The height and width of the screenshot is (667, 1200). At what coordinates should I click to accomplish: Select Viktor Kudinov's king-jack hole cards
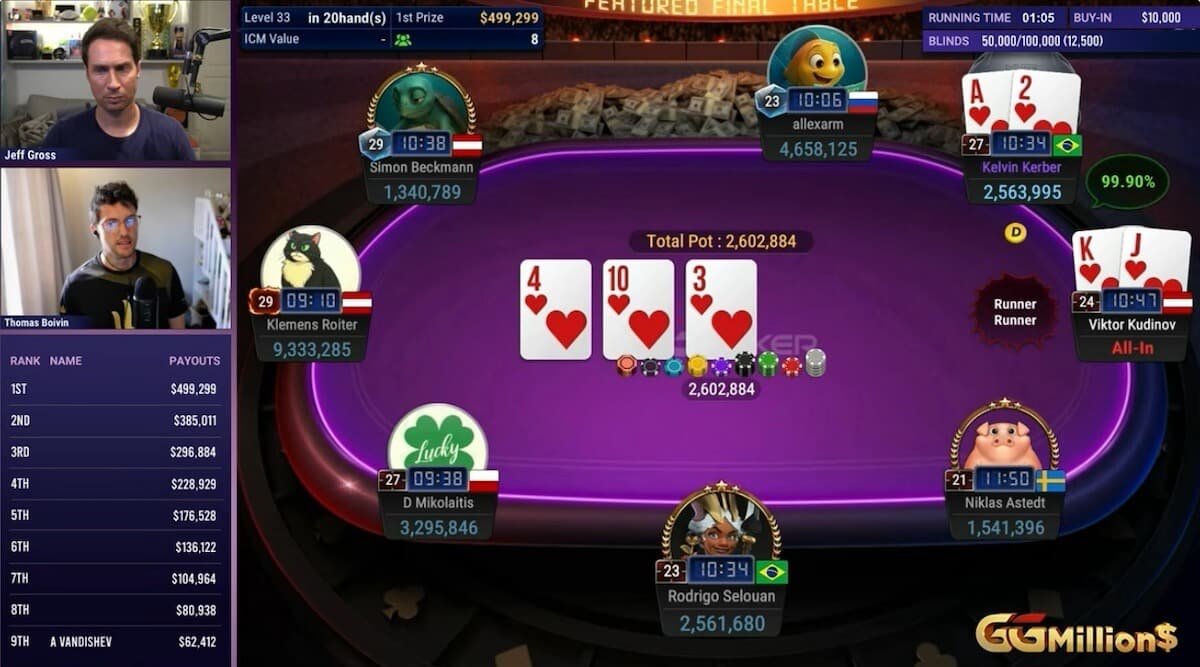tap(1131, 259)
